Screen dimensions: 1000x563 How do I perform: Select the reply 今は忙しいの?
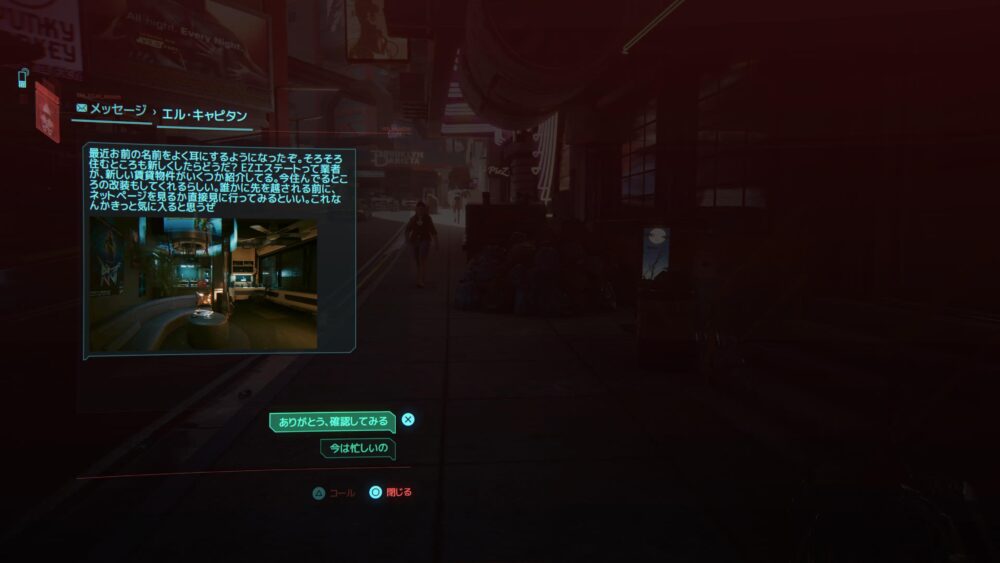tap(357, 449)
